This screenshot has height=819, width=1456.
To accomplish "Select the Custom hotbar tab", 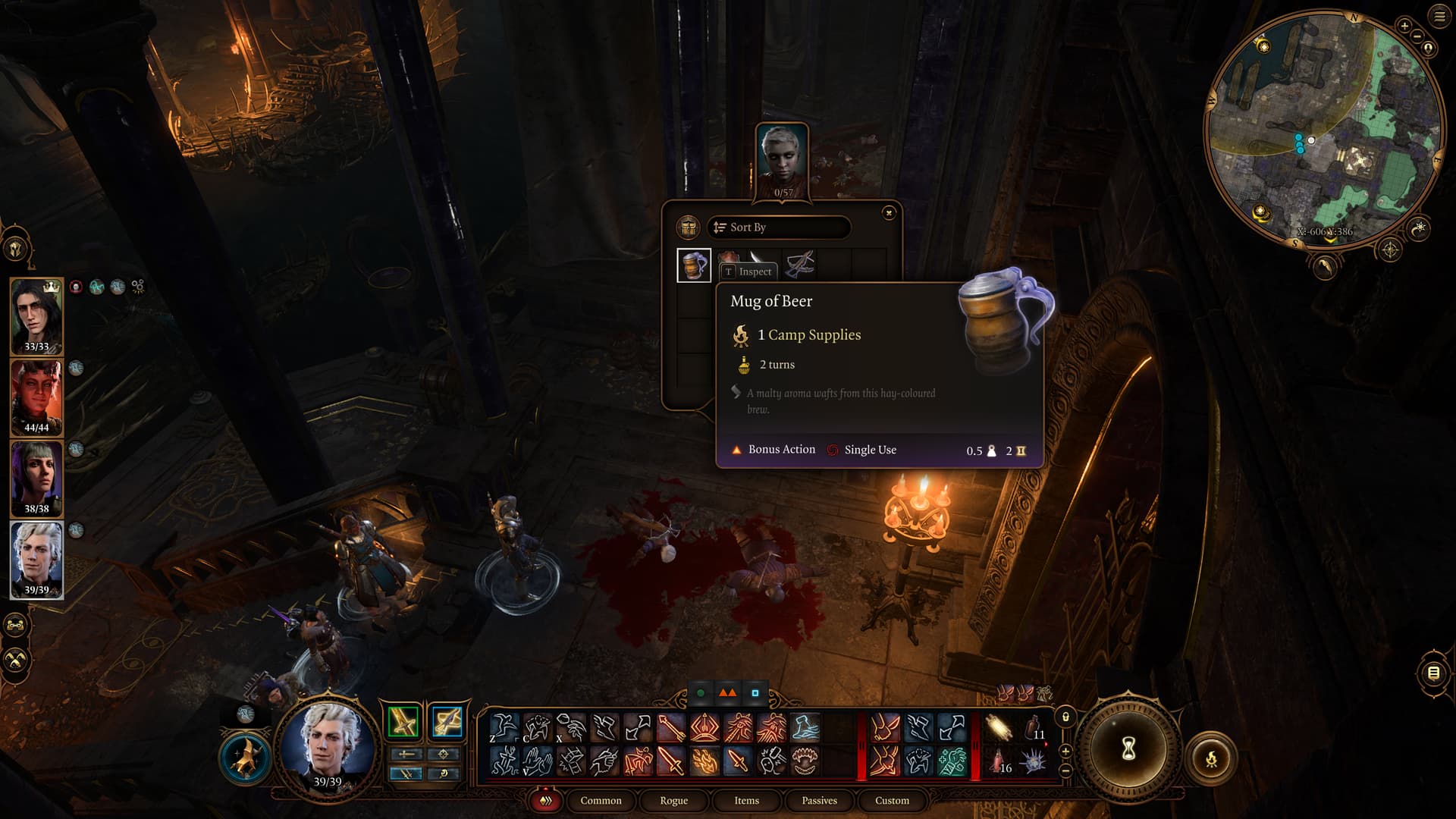I will (x=892, y=801).
